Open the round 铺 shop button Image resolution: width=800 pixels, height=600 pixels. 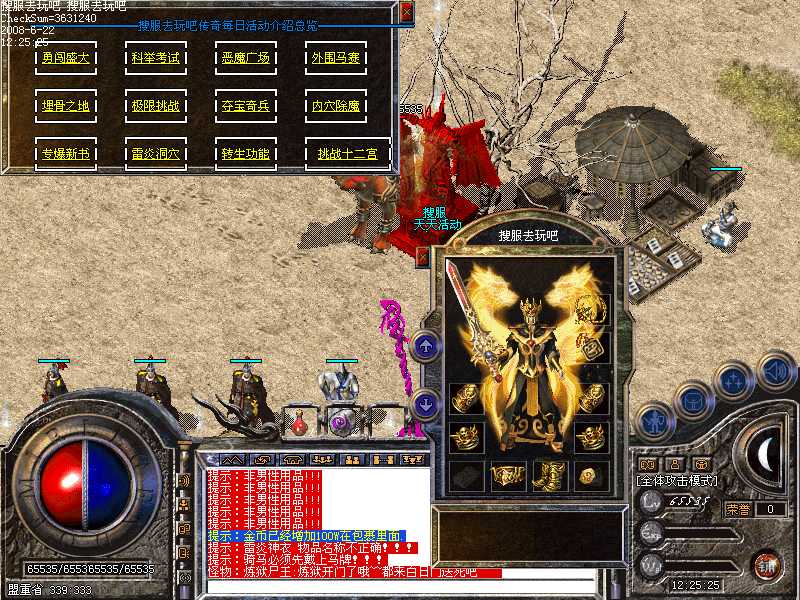(766, 565)
